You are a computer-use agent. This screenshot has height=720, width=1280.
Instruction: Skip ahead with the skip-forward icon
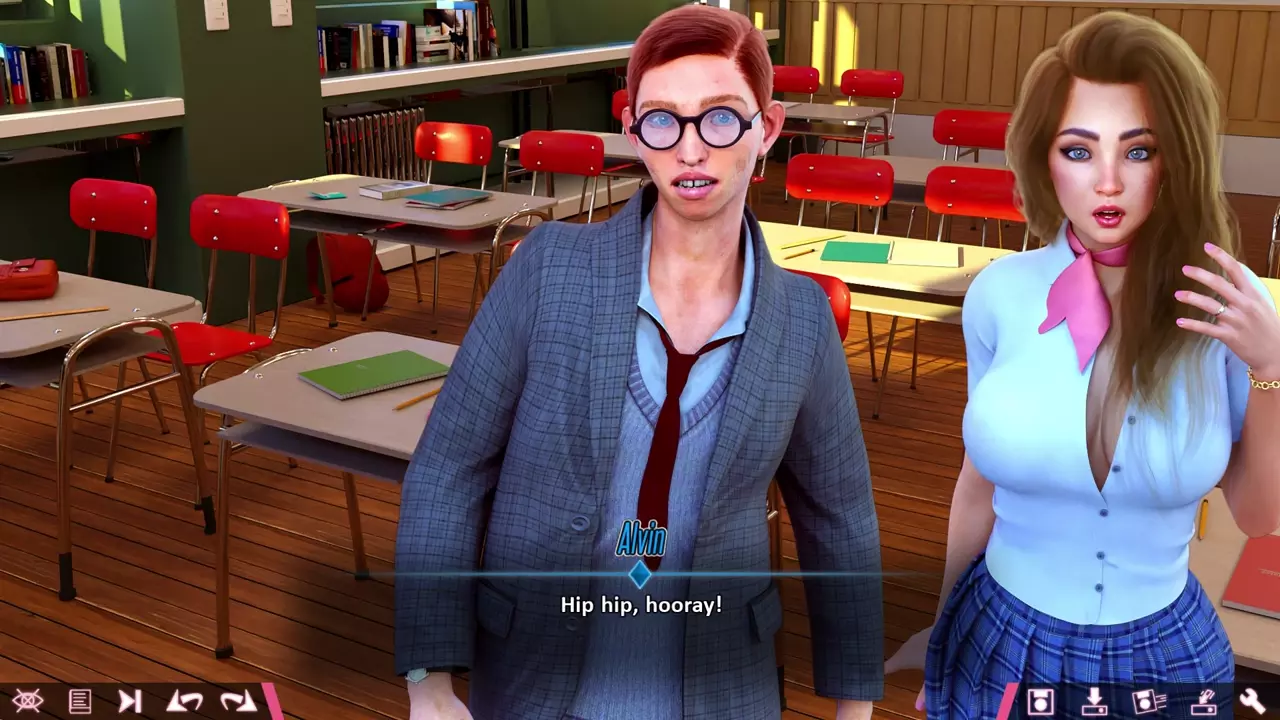130,701
